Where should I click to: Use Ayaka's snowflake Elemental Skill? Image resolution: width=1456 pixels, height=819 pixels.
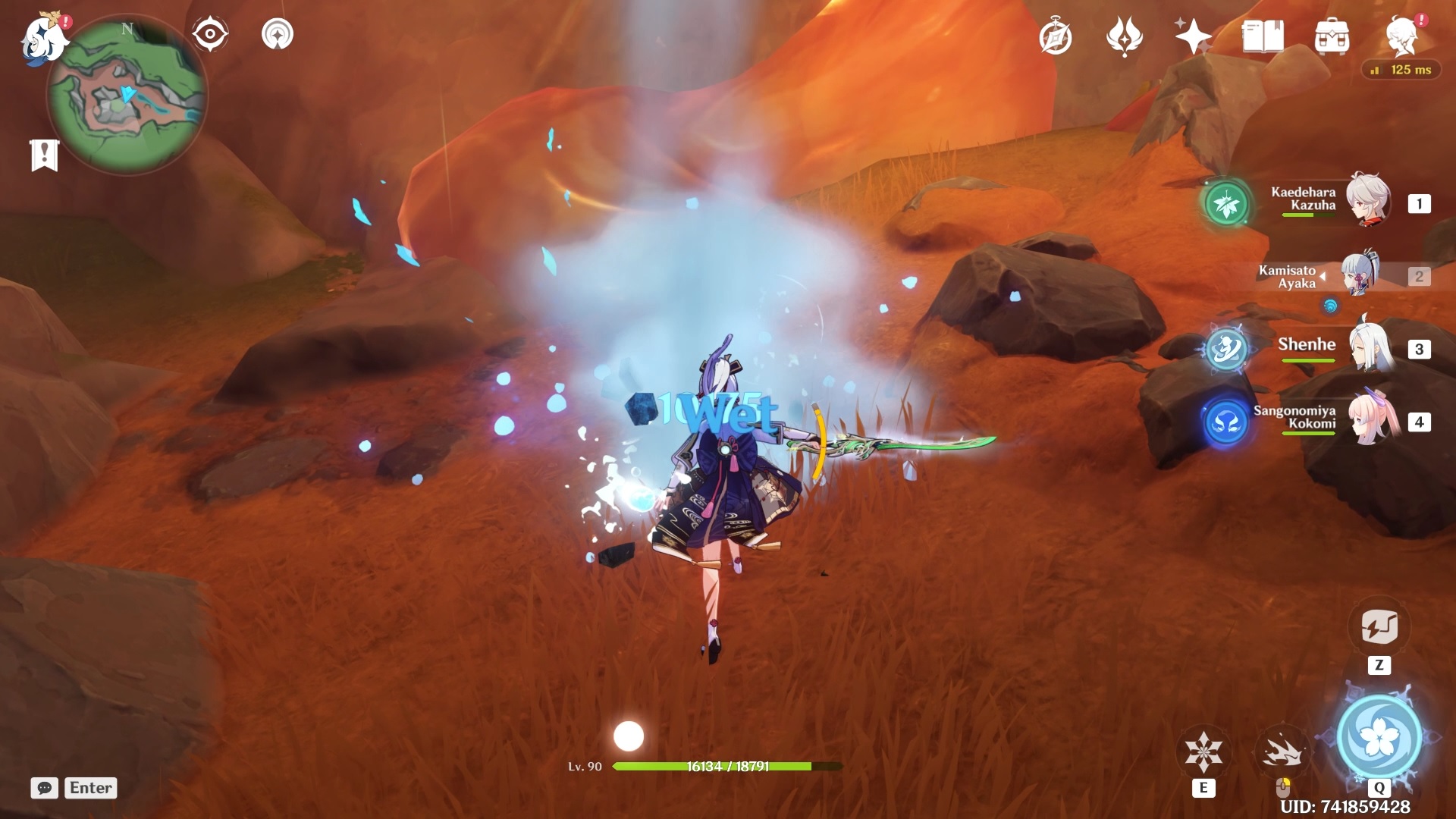[x=1203, y=752]
